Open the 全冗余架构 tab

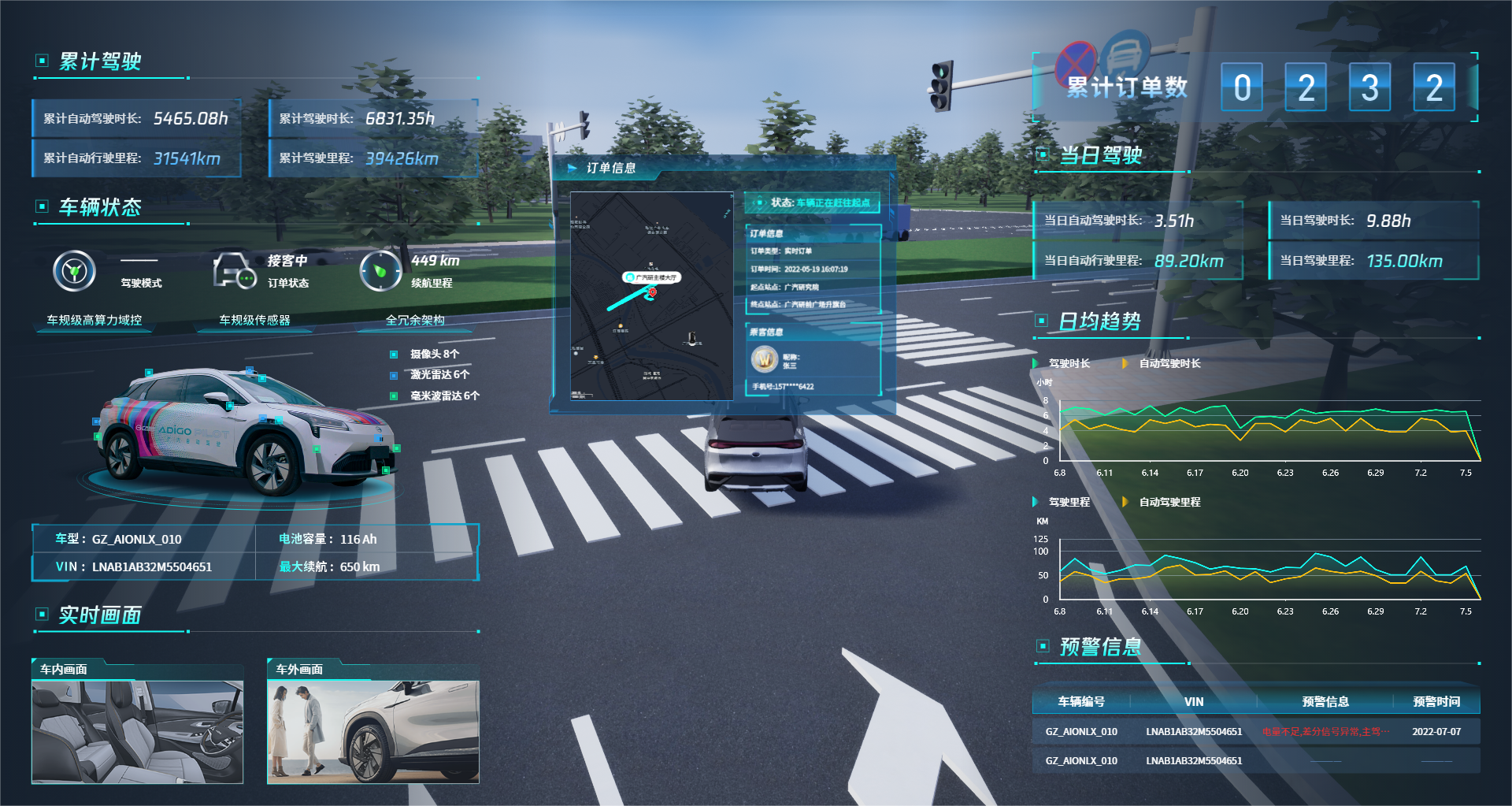(415, 320)
